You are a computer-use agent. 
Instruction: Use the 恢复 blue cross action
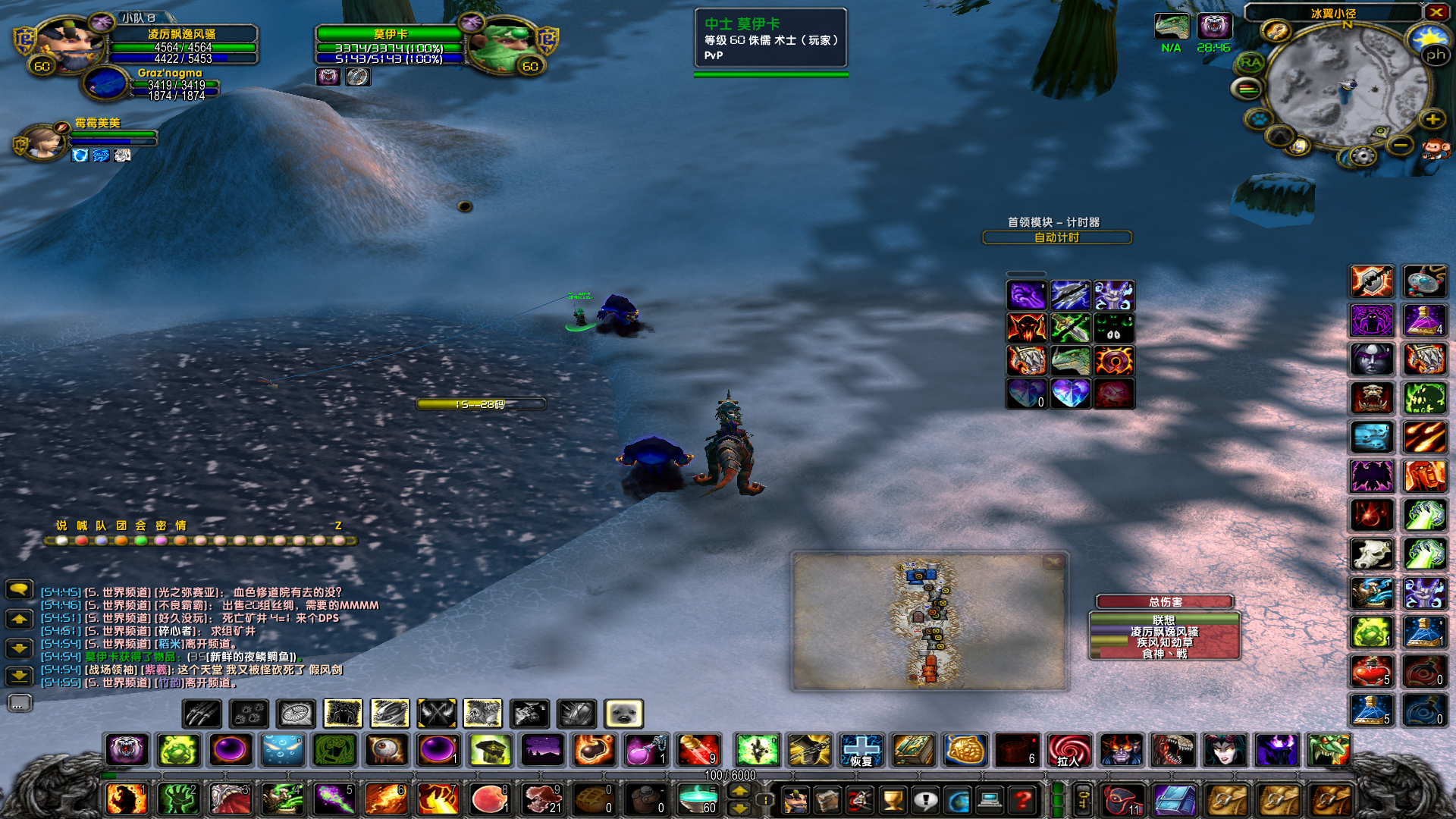(861, 750)
